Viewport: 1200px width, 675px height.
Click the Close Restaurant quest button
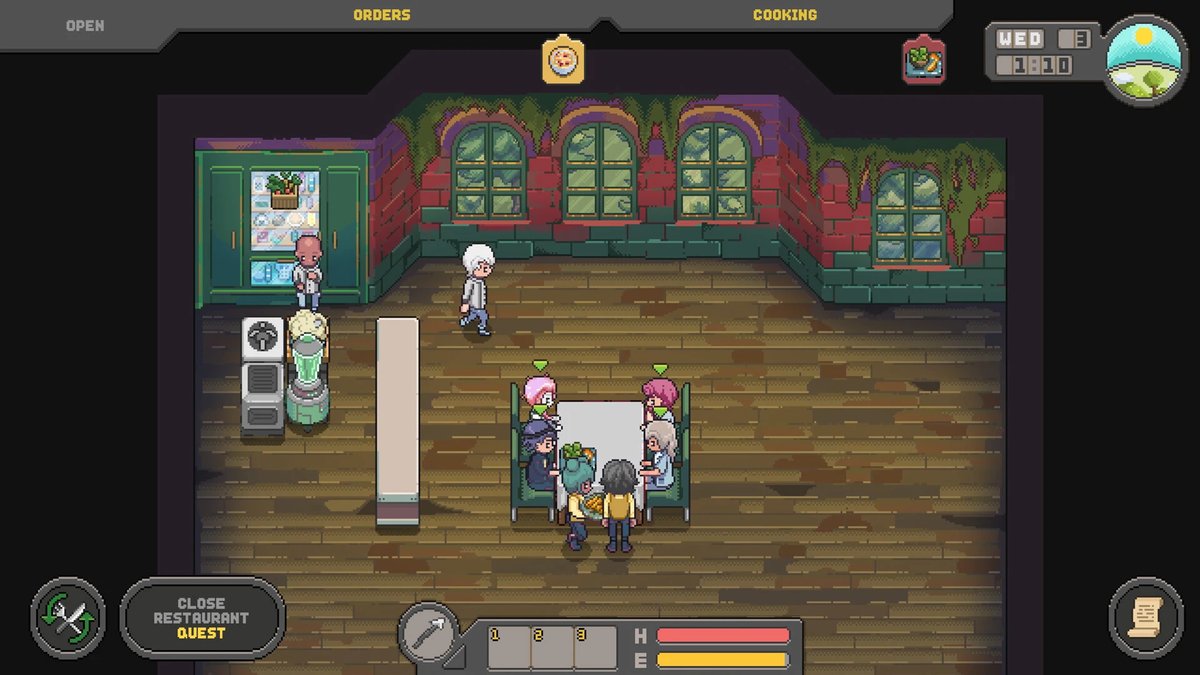point(202,618)
